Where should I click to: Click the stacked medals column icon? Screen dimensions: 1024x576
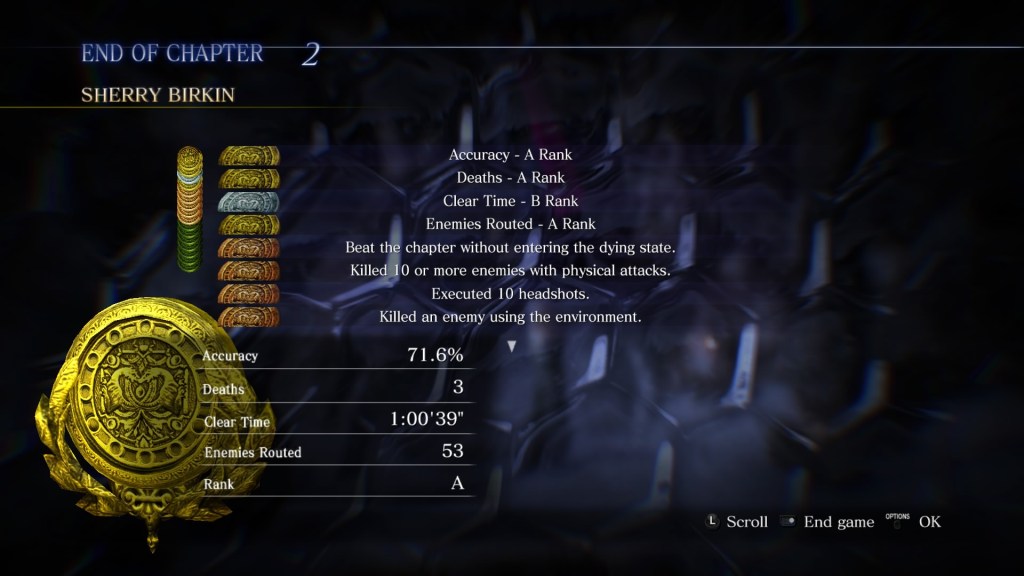pos(189,208)
